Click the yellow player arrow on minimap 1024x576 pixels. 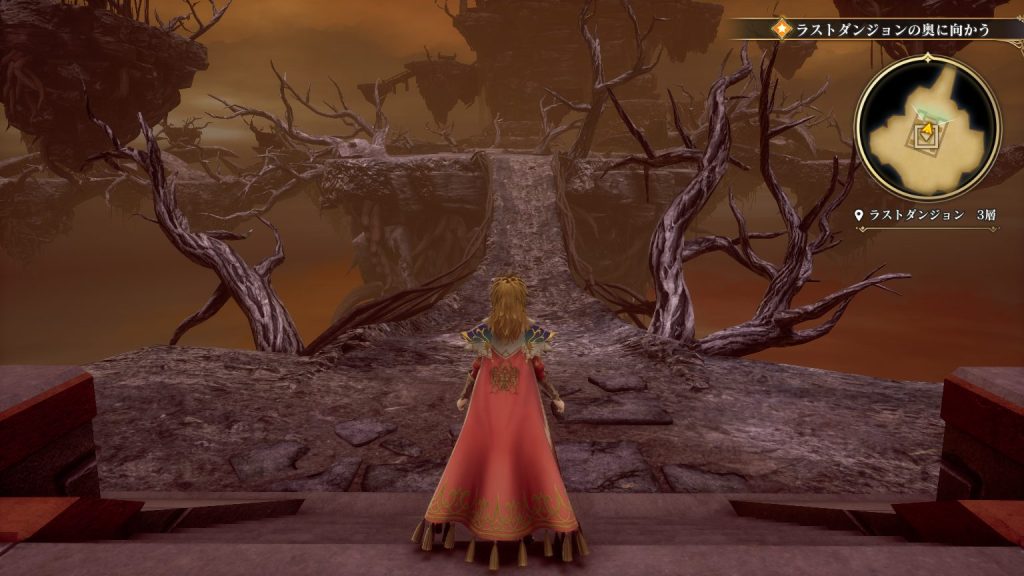927,131
